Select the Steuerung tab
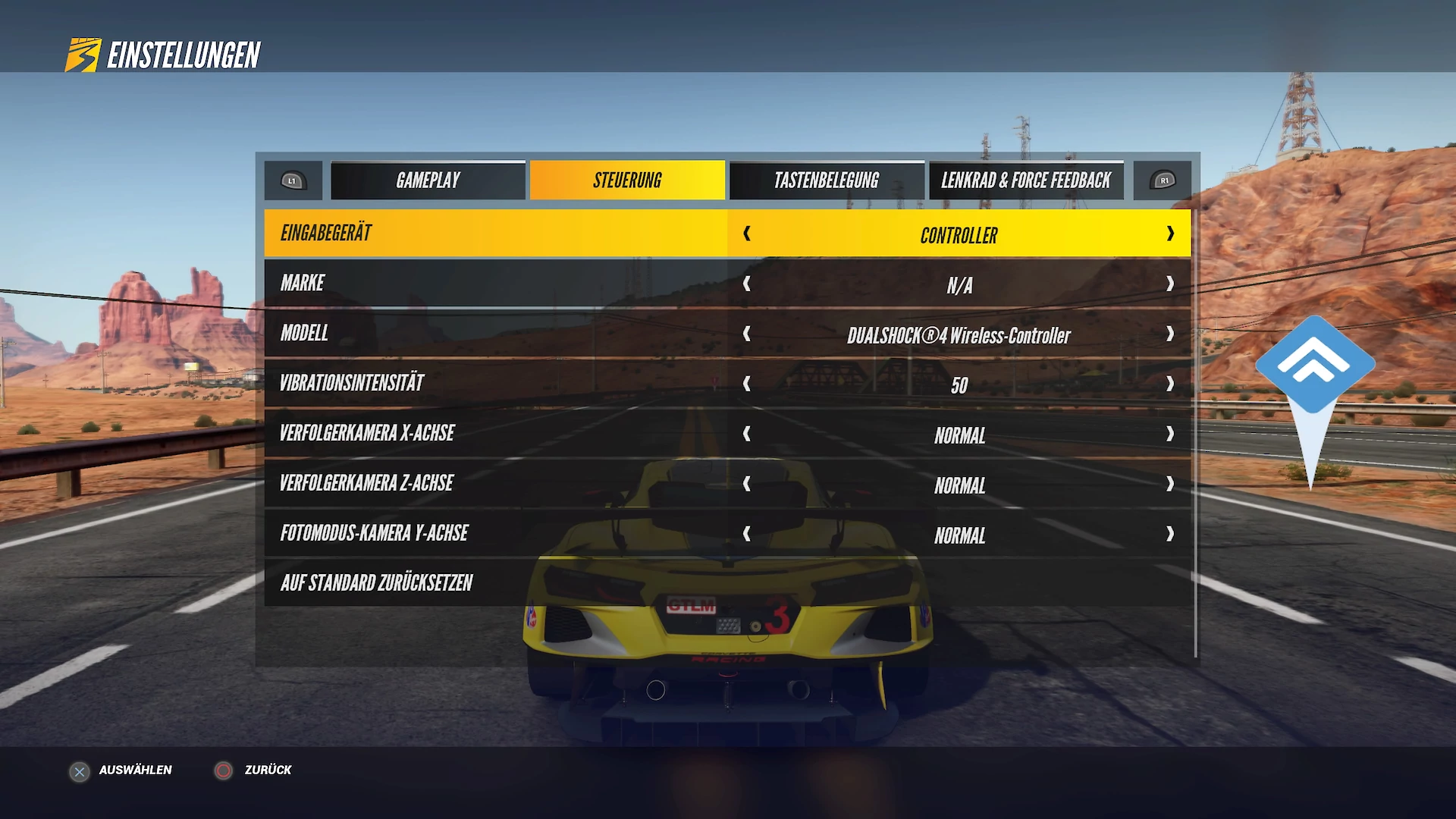1456x819 pixels. [627, 180]
